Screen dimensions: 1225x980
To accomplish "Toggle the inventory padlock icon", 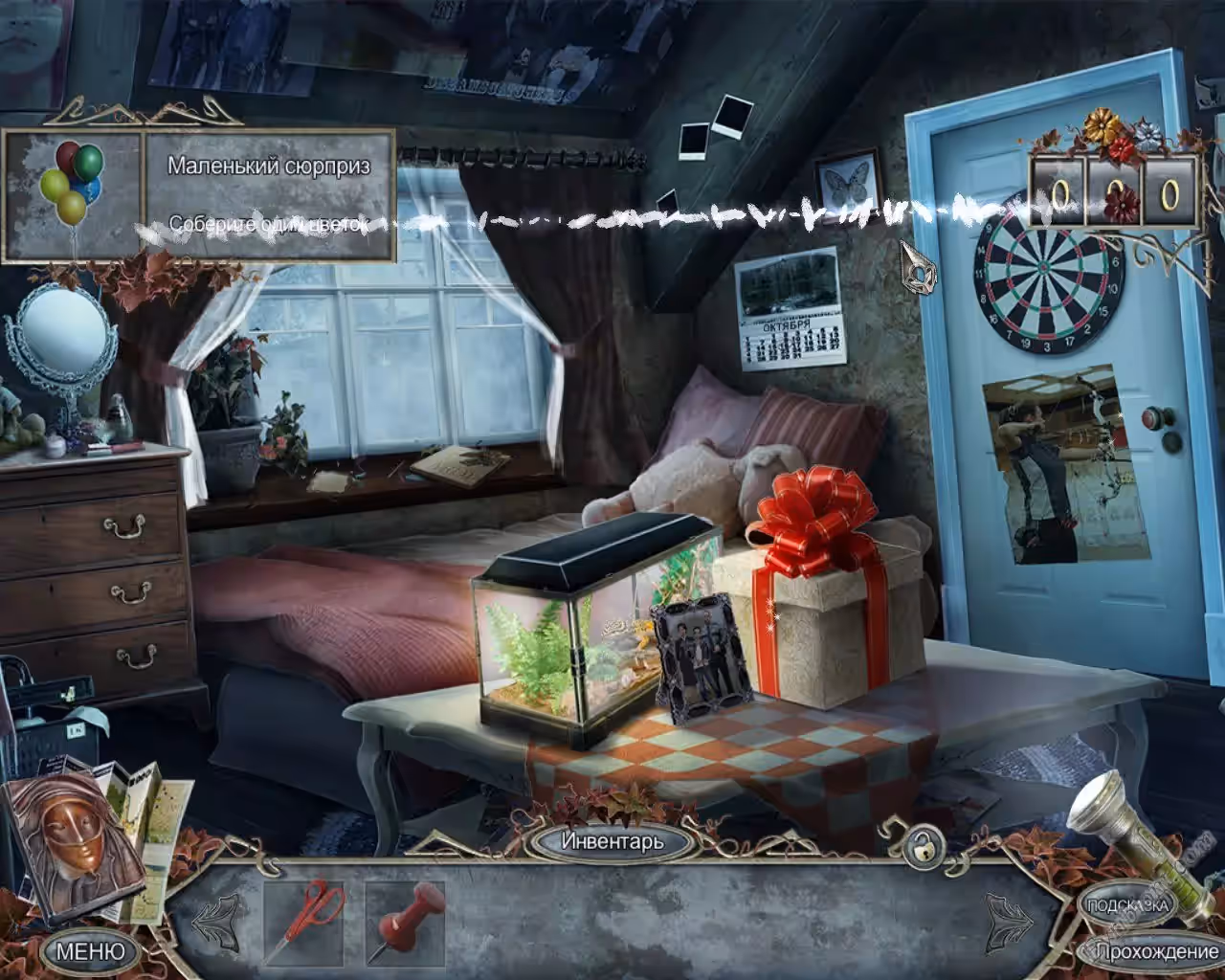I will point(923,846).
